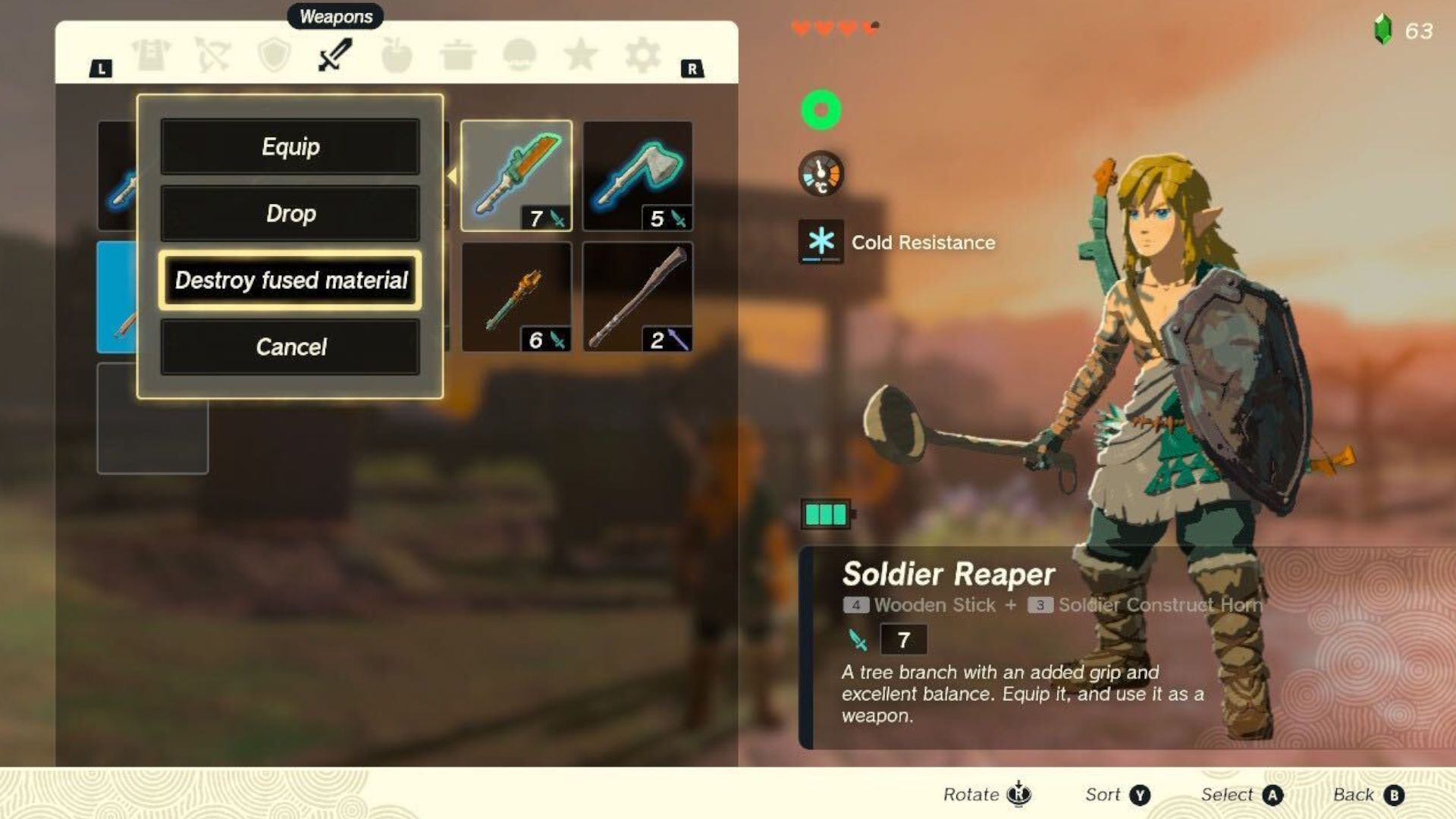This screenshot has height=819, width=1456.
Task: Choose the wooden stick with power 2
Action: (x=638, y=297)
